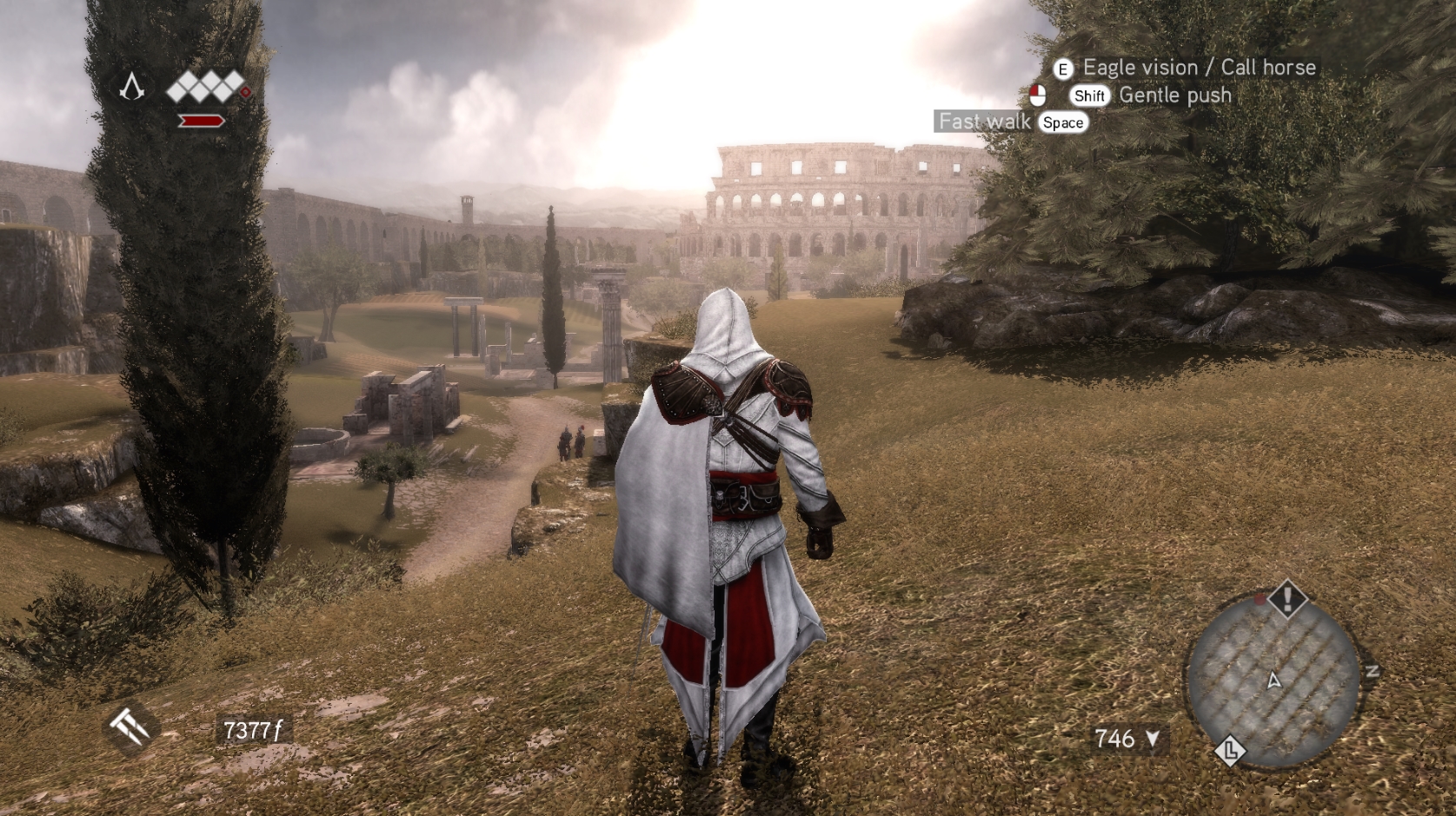Click the "Eagle vision / Call horse" label
1456x816 pixels.
tap(1197, 67)
